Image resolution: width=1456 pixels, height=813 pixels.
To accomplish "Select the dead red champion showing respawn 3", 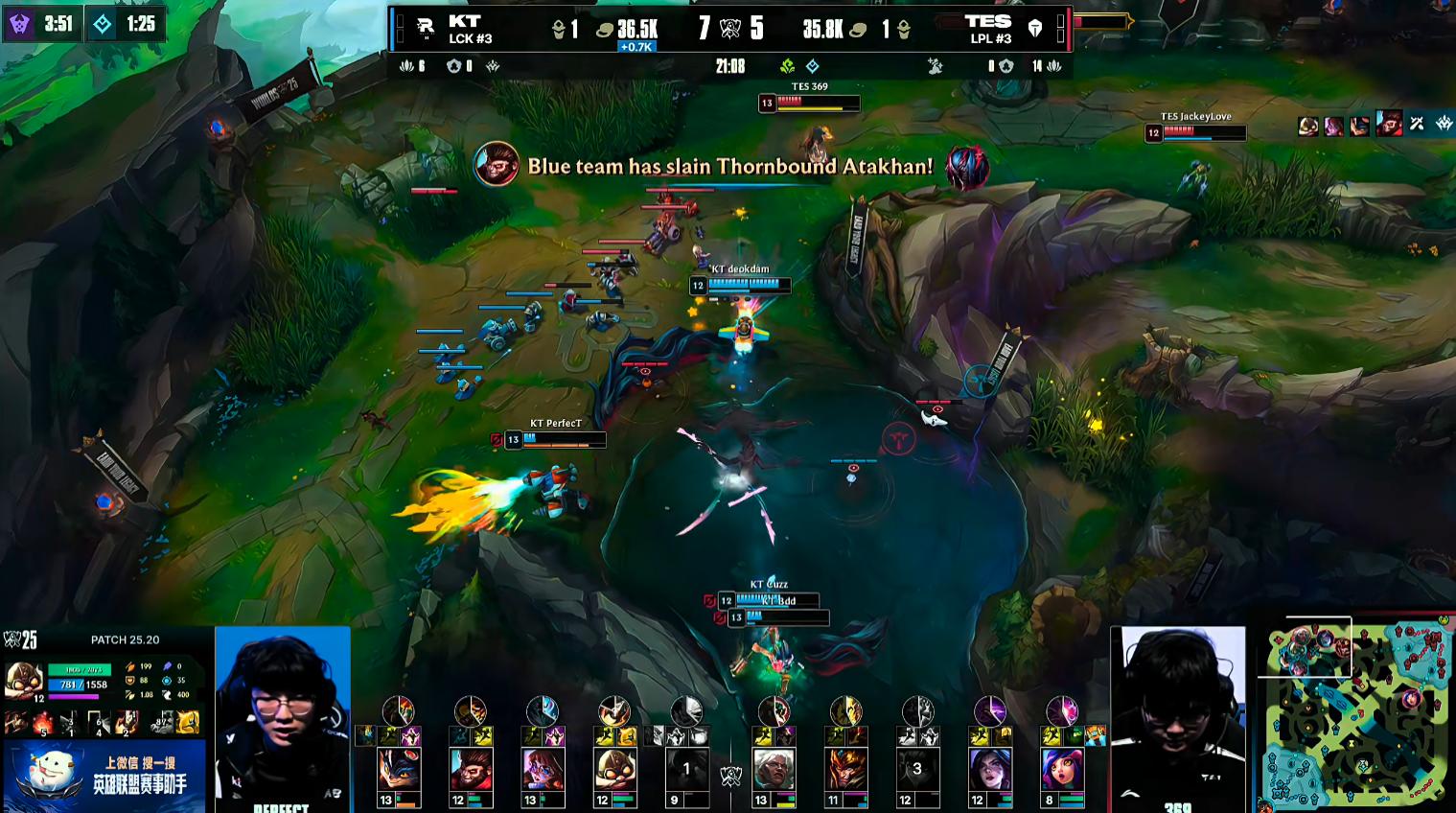I will click(917, 769).
